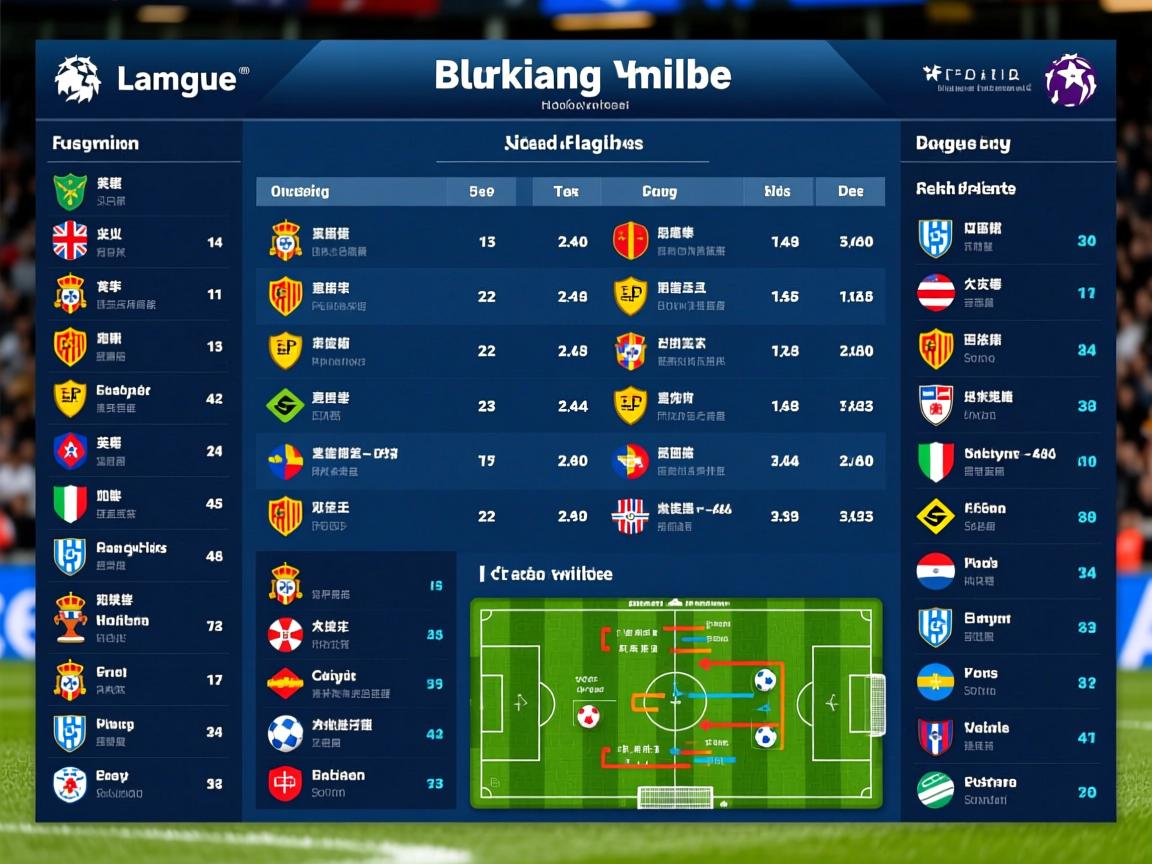Sort table by Gaug column
This screenshot has width=1152, height=864.
(659, 191)
